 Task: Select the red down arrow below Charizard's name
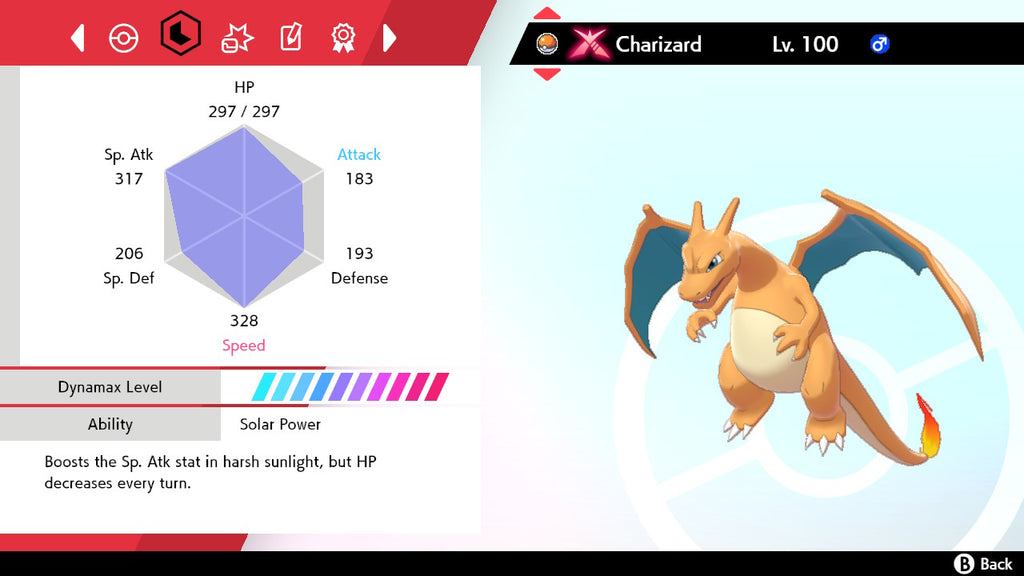[547, 74]
